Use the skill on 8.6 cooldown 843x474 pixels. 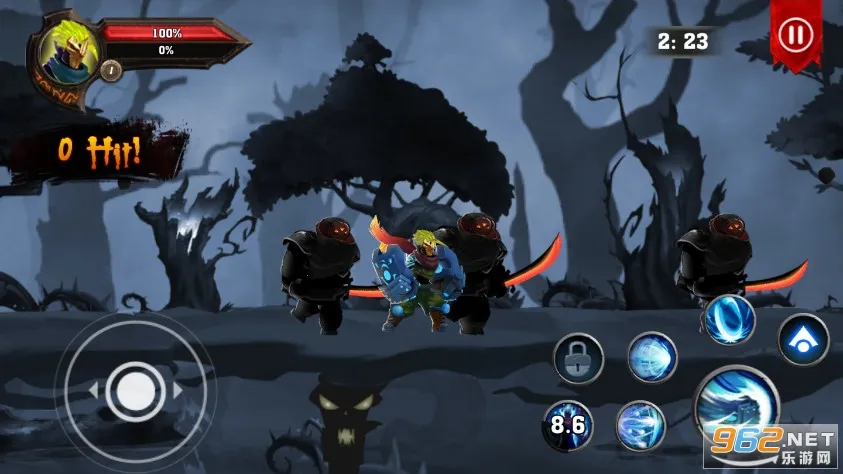[x=566, y=424]
